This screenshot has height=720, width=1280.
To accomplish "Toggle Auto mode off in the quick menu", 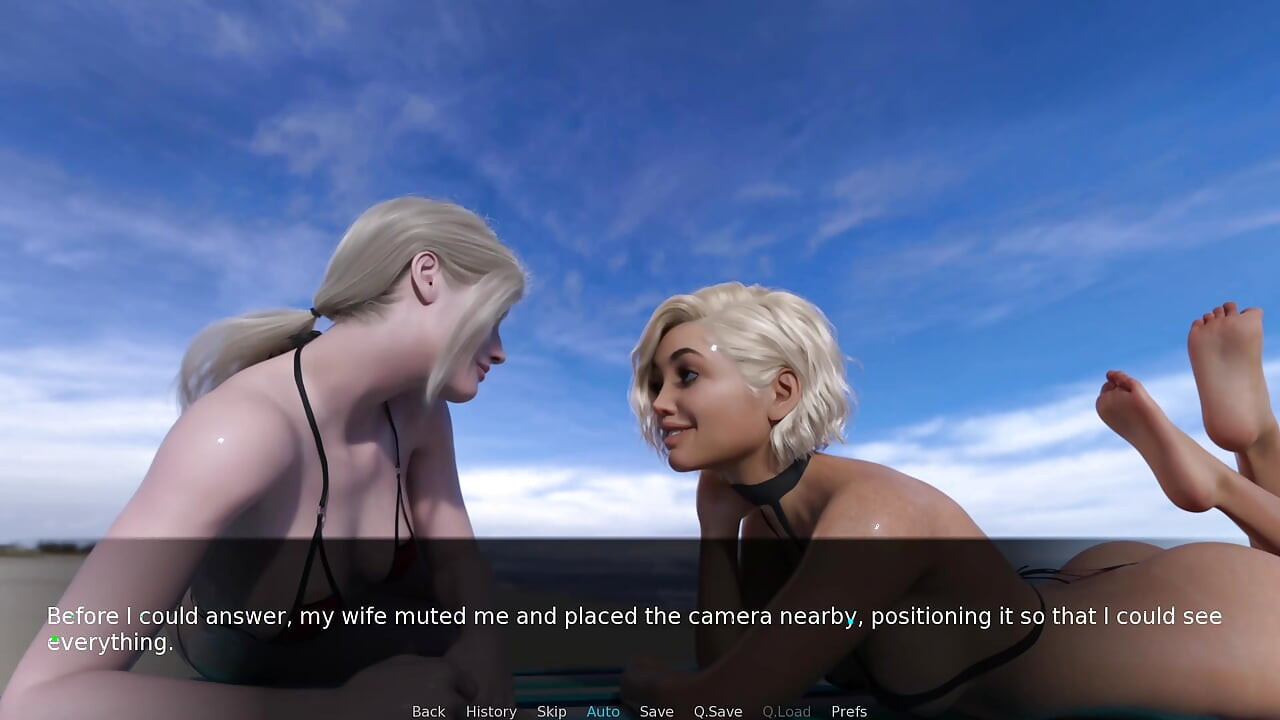I will click(603, 711).
